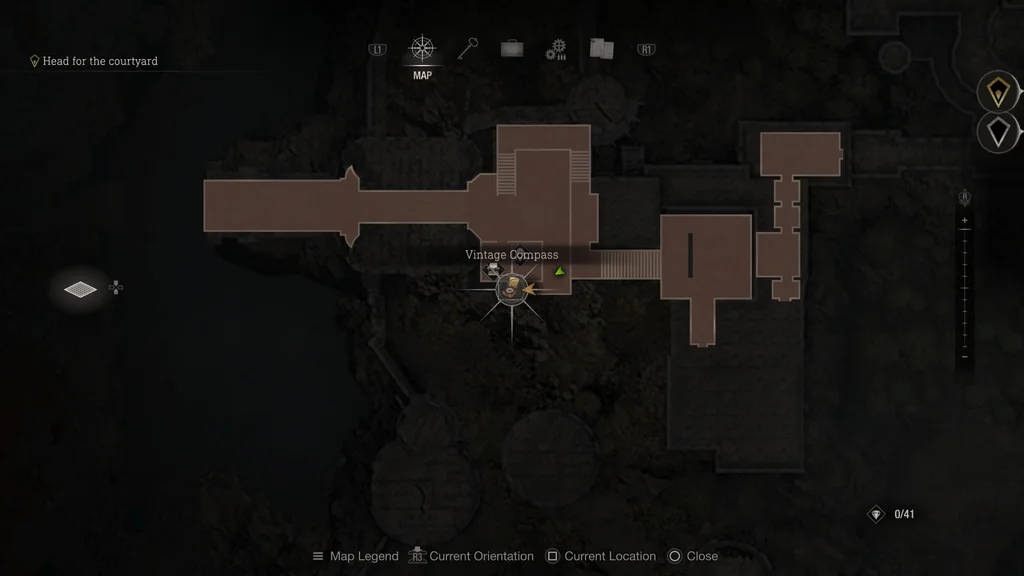Click the typewriter save point marker

(492, 269)
